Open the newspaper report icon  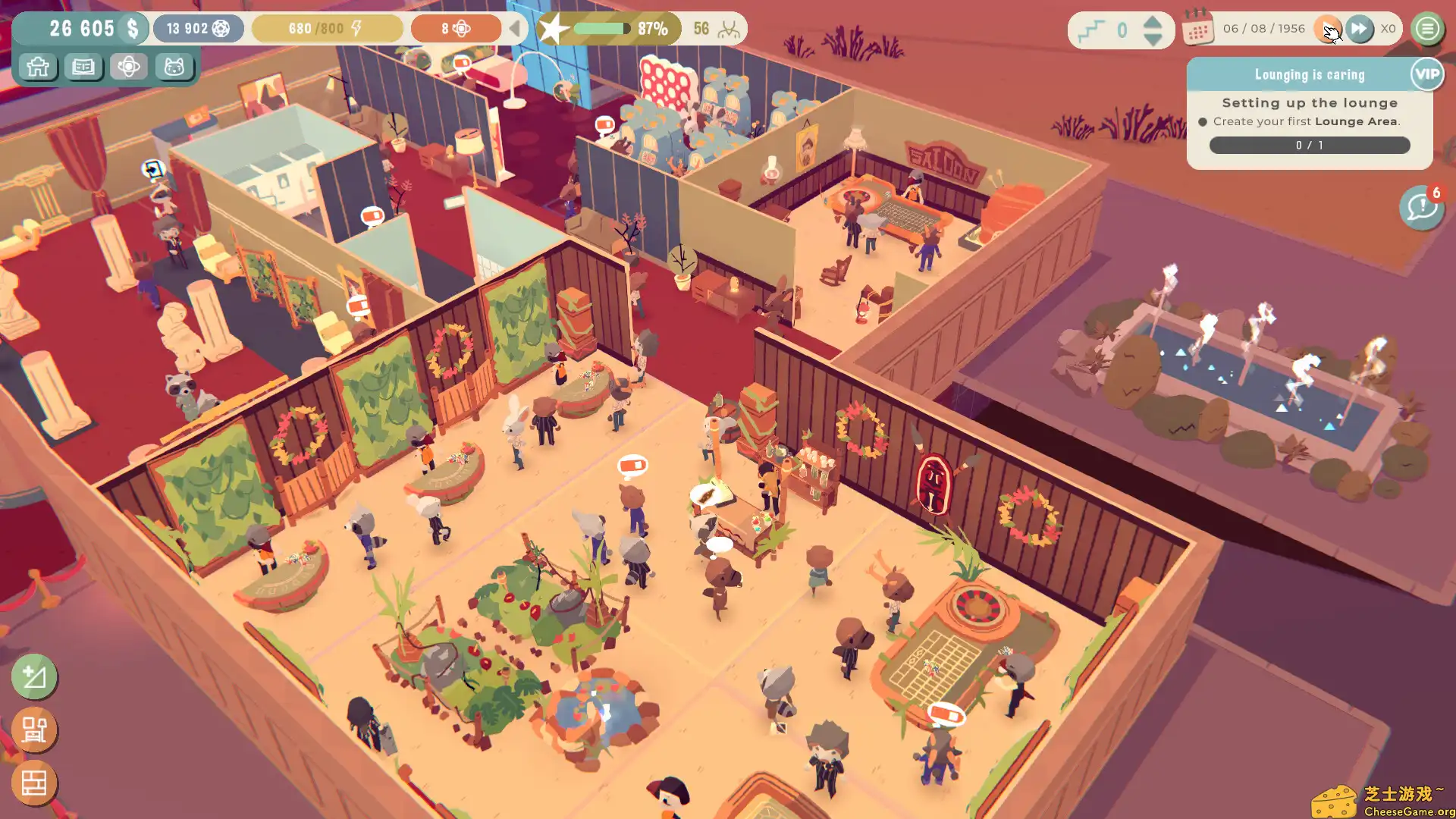coord(83,67)
